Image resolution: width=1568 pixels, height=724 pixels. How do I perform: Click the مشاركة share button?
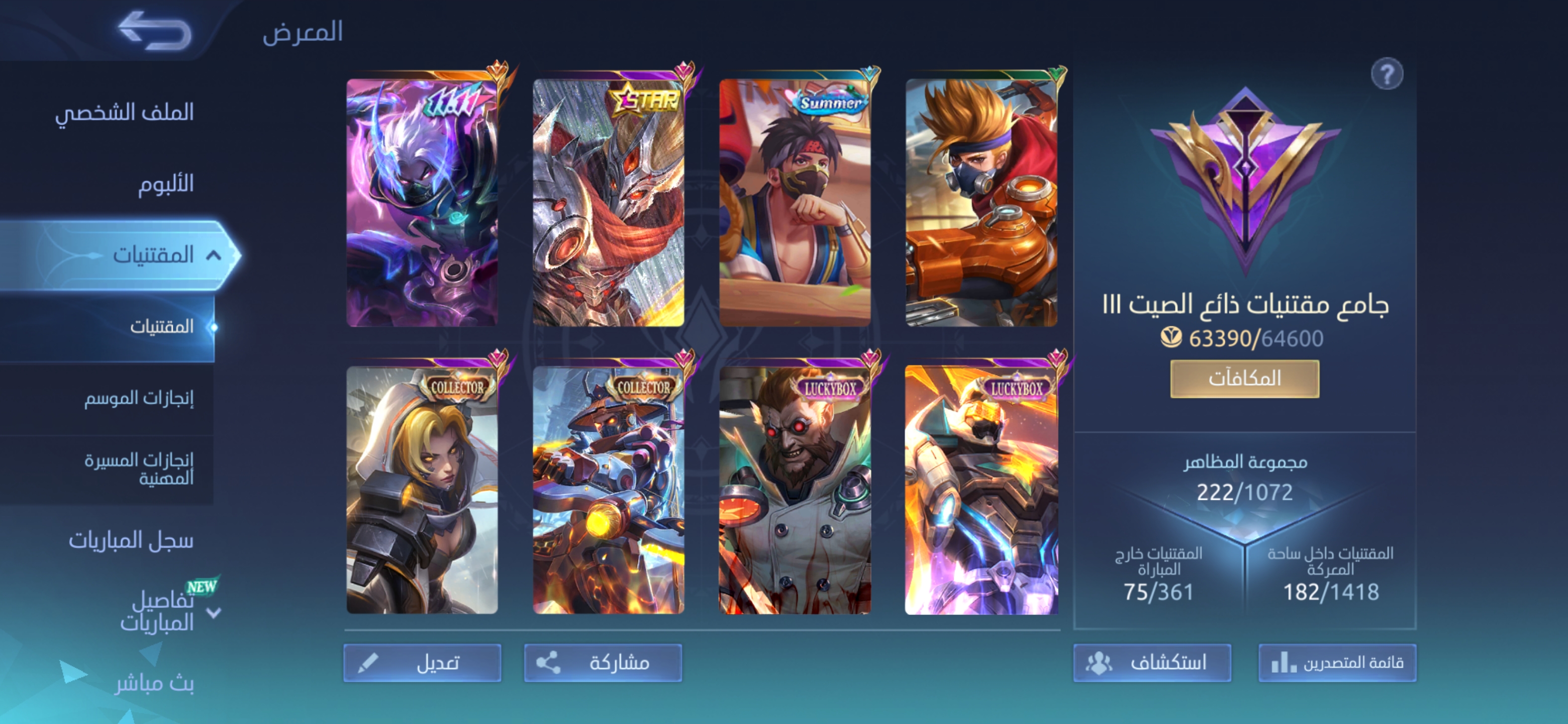coord(603,663)
